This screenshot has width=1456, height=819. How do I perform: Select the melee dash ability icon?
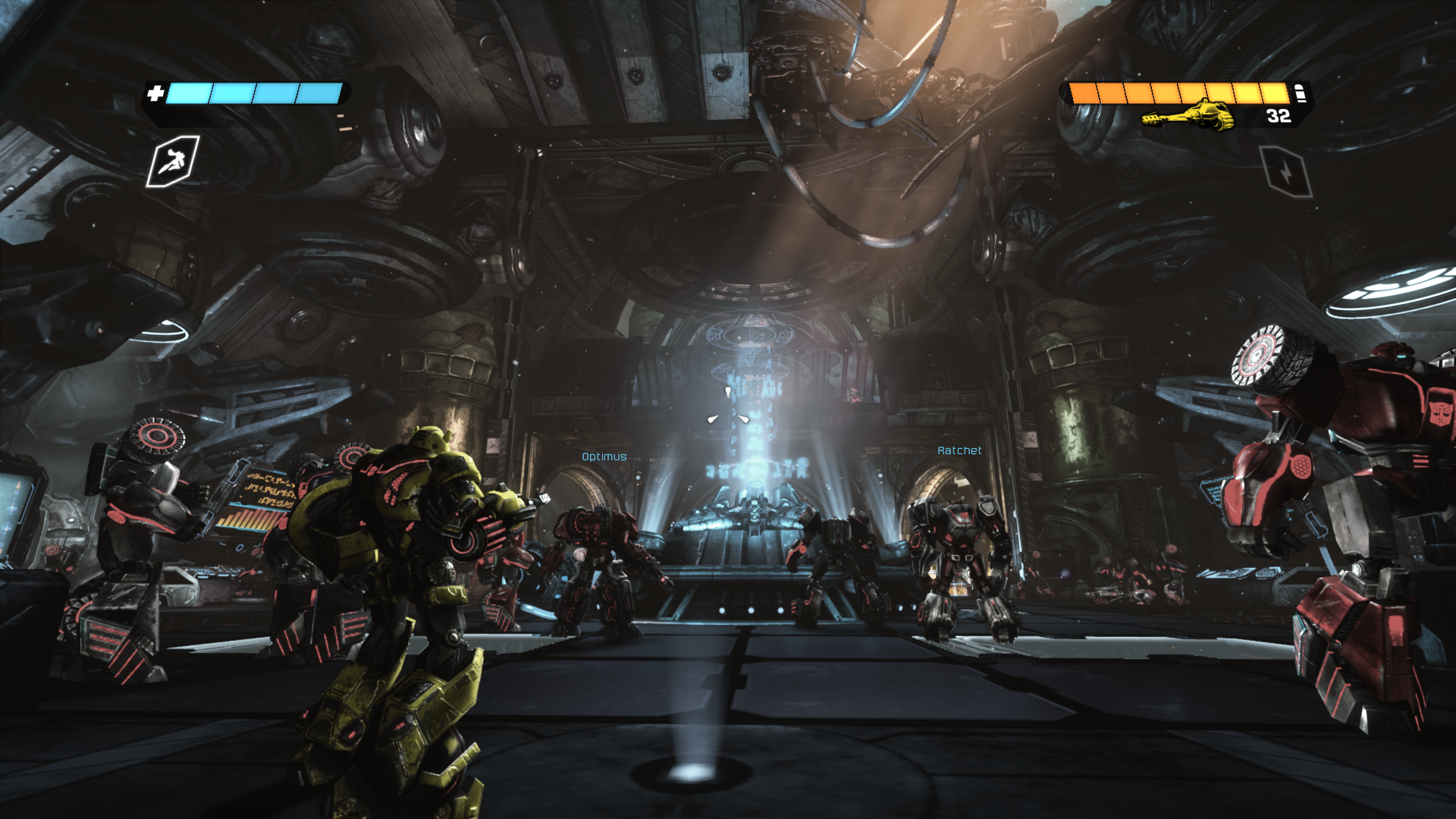[x=174, y=163]
